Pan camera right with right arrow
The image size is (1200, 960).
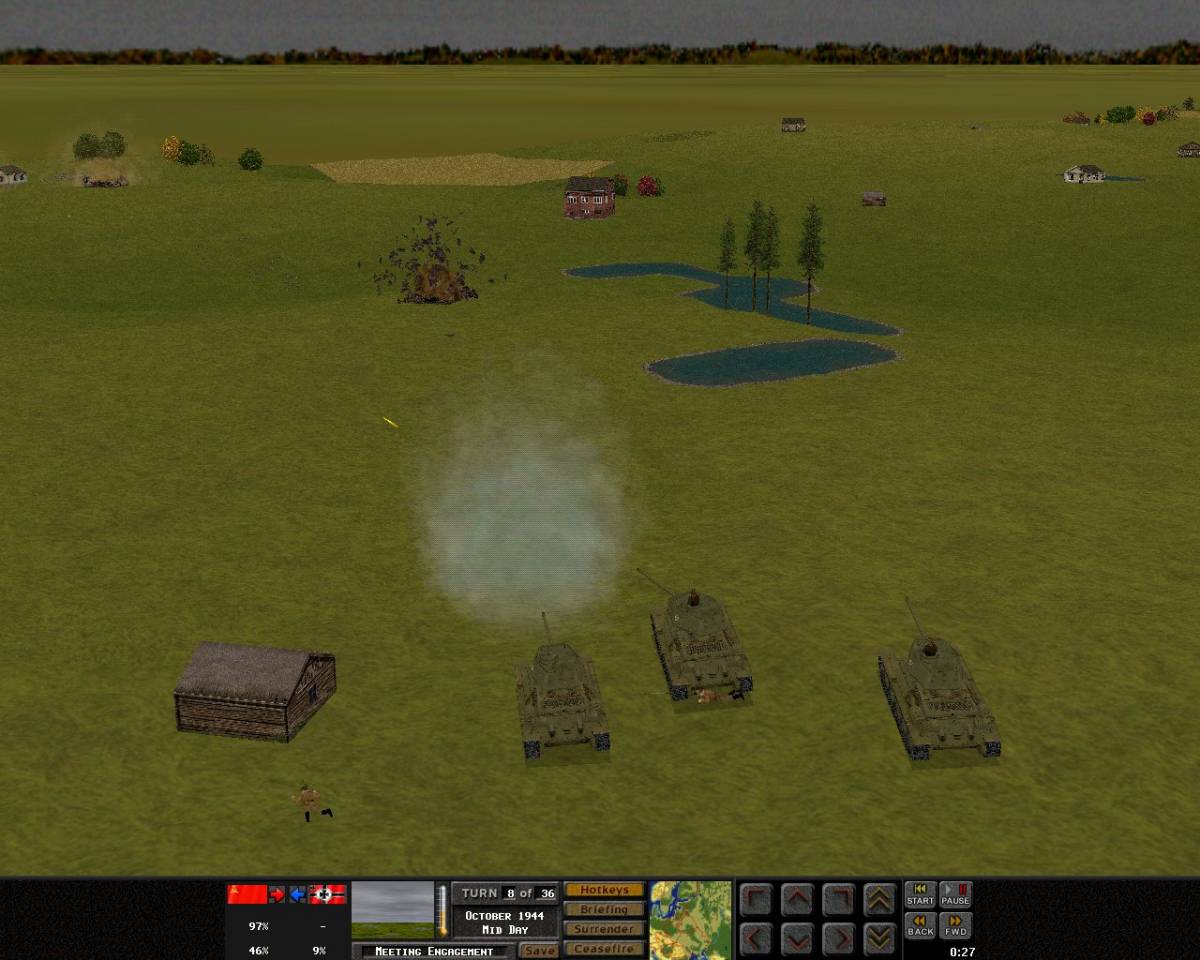(x=838, y=939)
